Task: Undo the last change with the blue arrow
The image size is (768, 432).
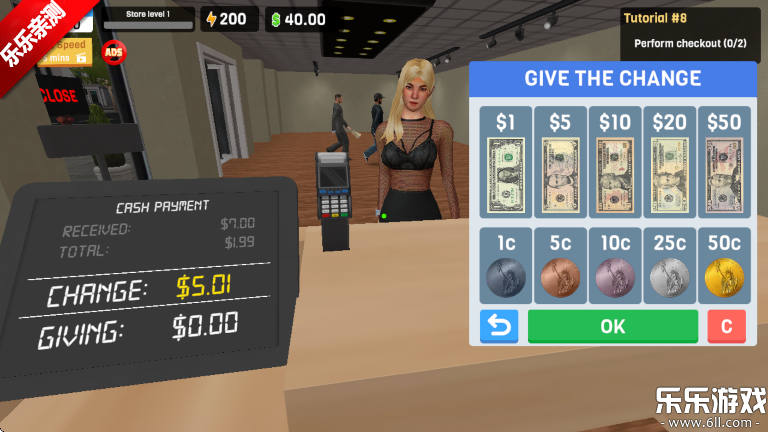Action: (x=499, y=326)
